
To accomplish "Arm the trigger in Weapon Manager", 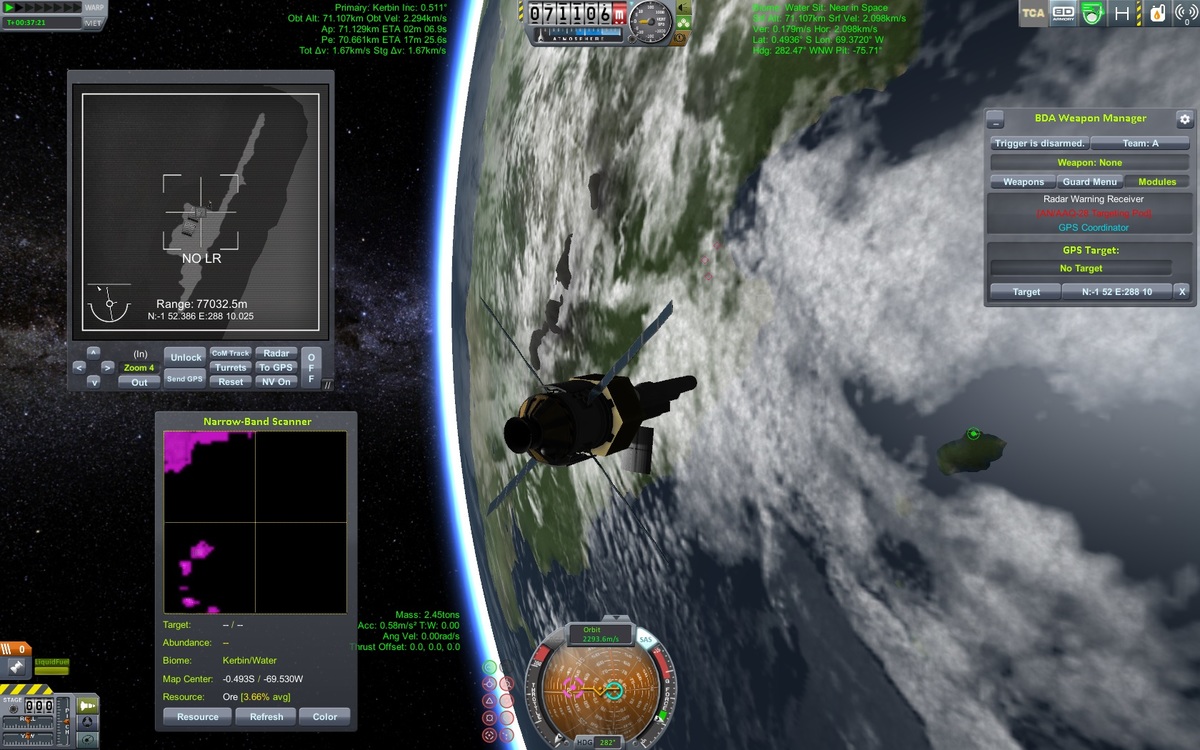I will [x=1039, y=143].
